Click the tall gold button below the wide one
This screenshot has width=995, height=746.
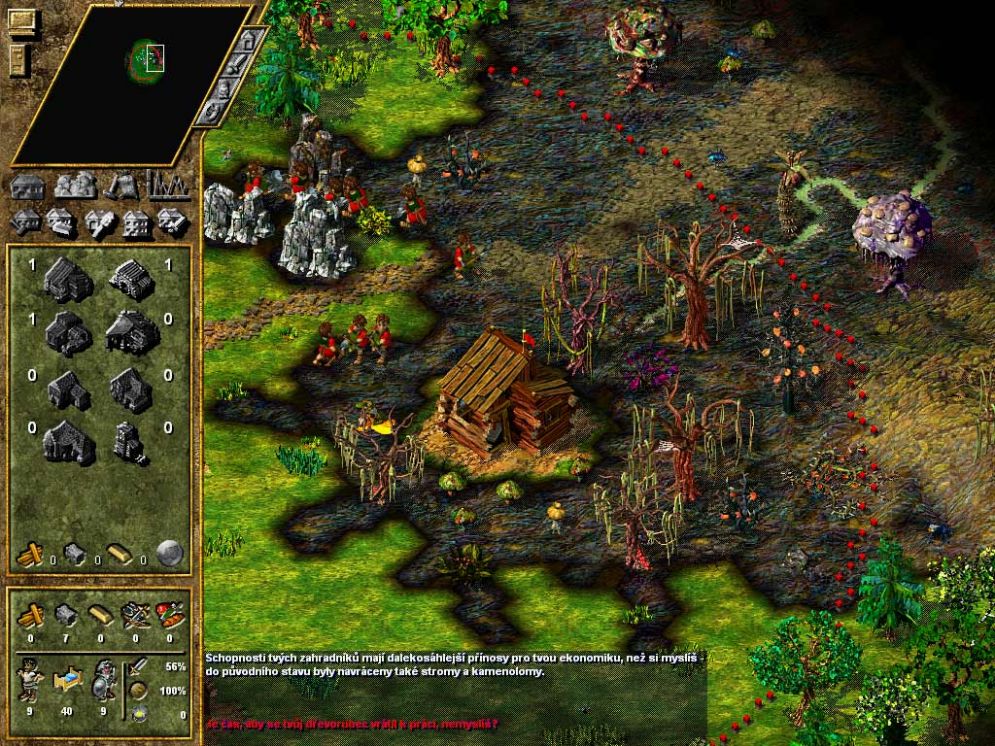tap(20, 58)
